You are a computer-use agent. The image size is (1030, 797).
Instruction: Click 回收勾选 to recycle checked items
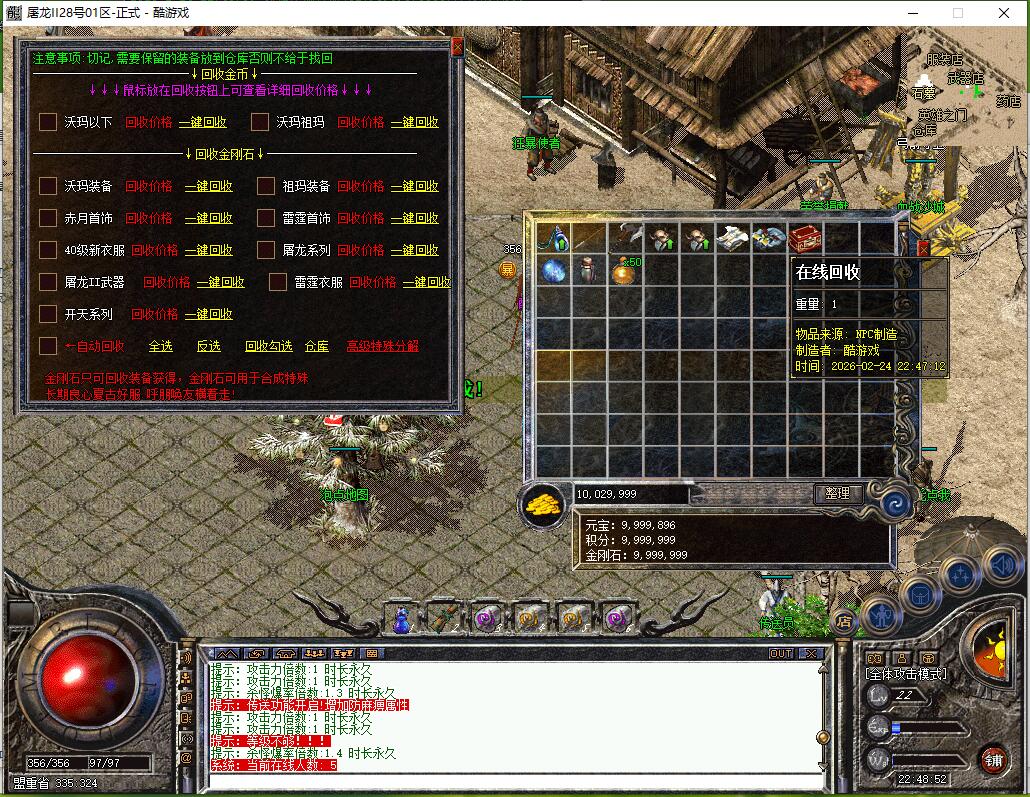[x=269, y=346]
